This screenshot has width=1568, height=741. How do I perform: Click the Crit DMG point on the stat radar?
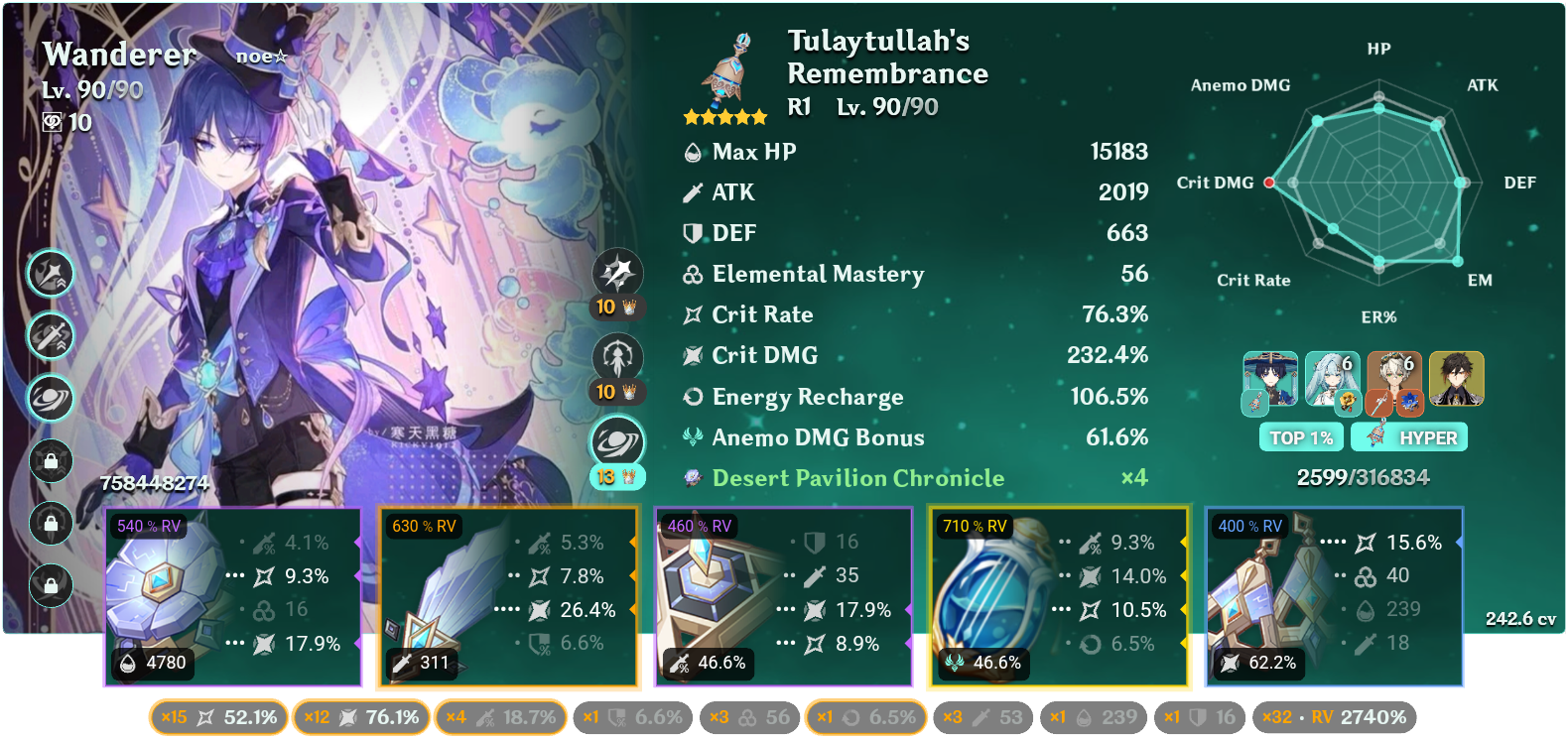pos(1267,183)
